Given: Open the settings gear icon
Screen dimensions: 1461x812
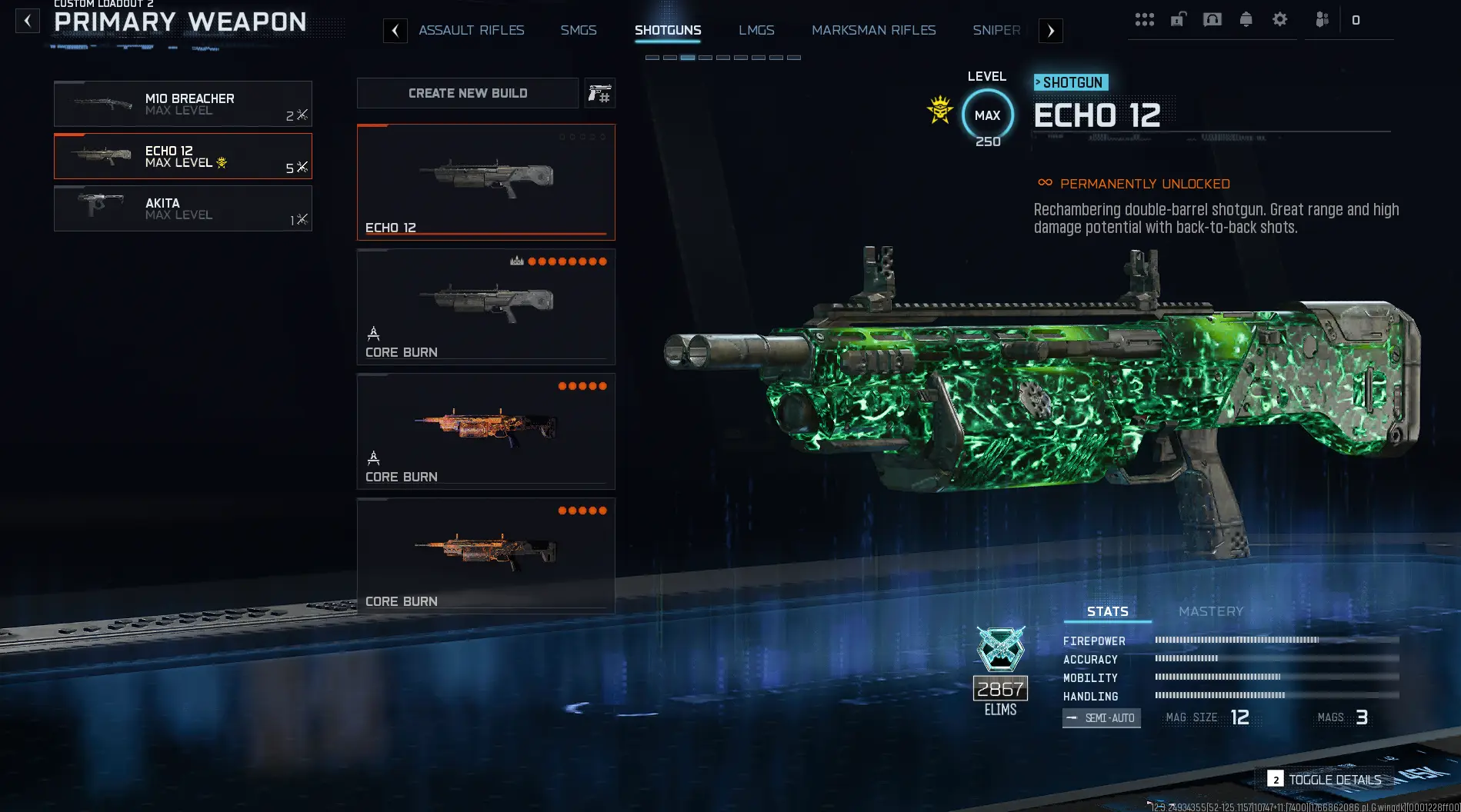Looking at the screenshot, I should point(1280,19).
